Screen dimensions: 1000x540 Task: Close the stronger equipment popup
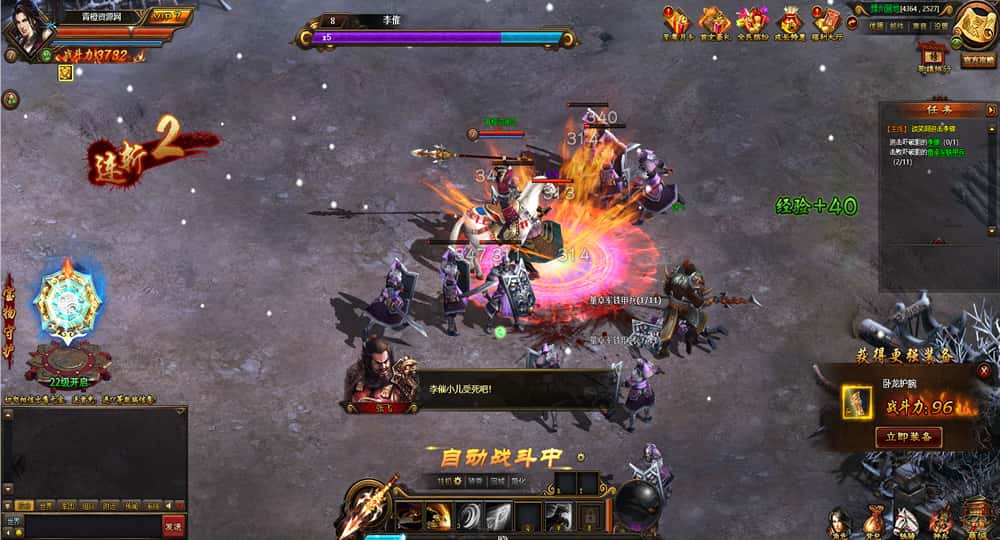(x=984, y=371)
